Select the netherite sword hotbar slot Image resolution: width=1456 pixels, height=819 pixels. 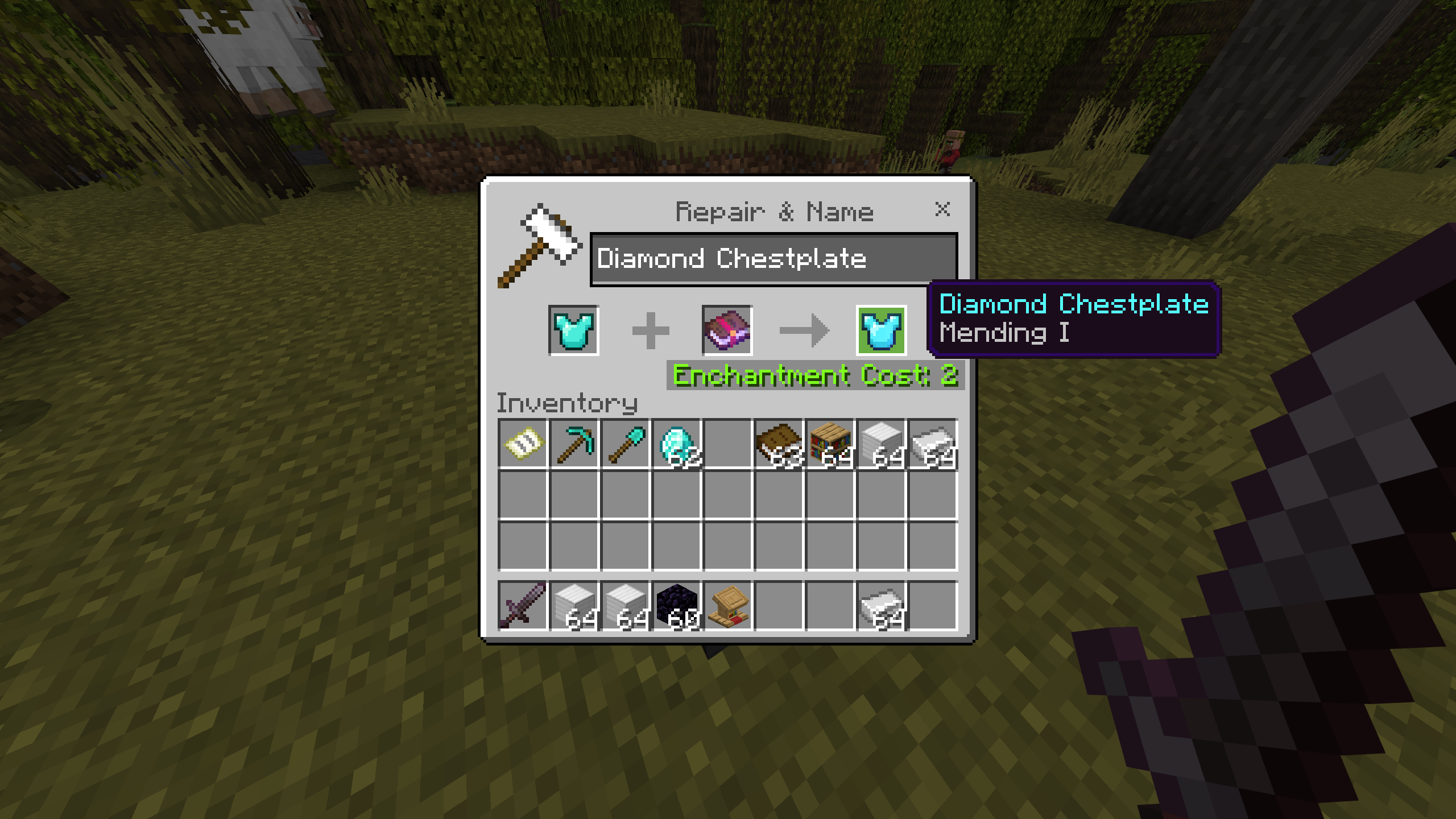[523, 606]
